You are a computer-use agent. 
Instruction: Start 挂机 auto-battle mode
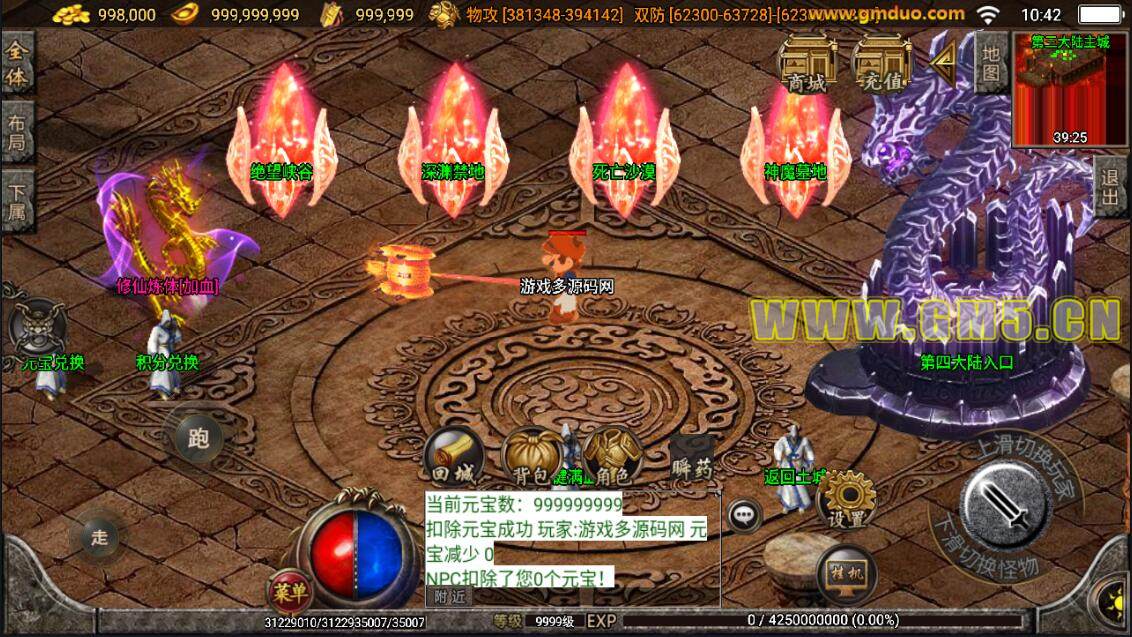[x=847, y=572]
